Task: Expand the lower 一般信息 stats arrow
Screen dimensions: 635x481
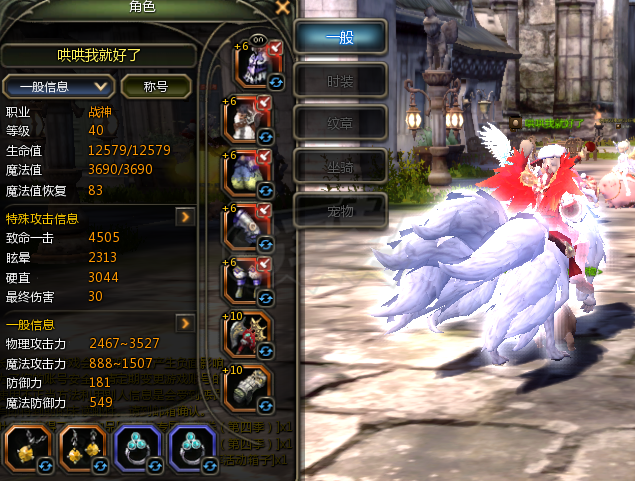Action: [x=185, y=324]
